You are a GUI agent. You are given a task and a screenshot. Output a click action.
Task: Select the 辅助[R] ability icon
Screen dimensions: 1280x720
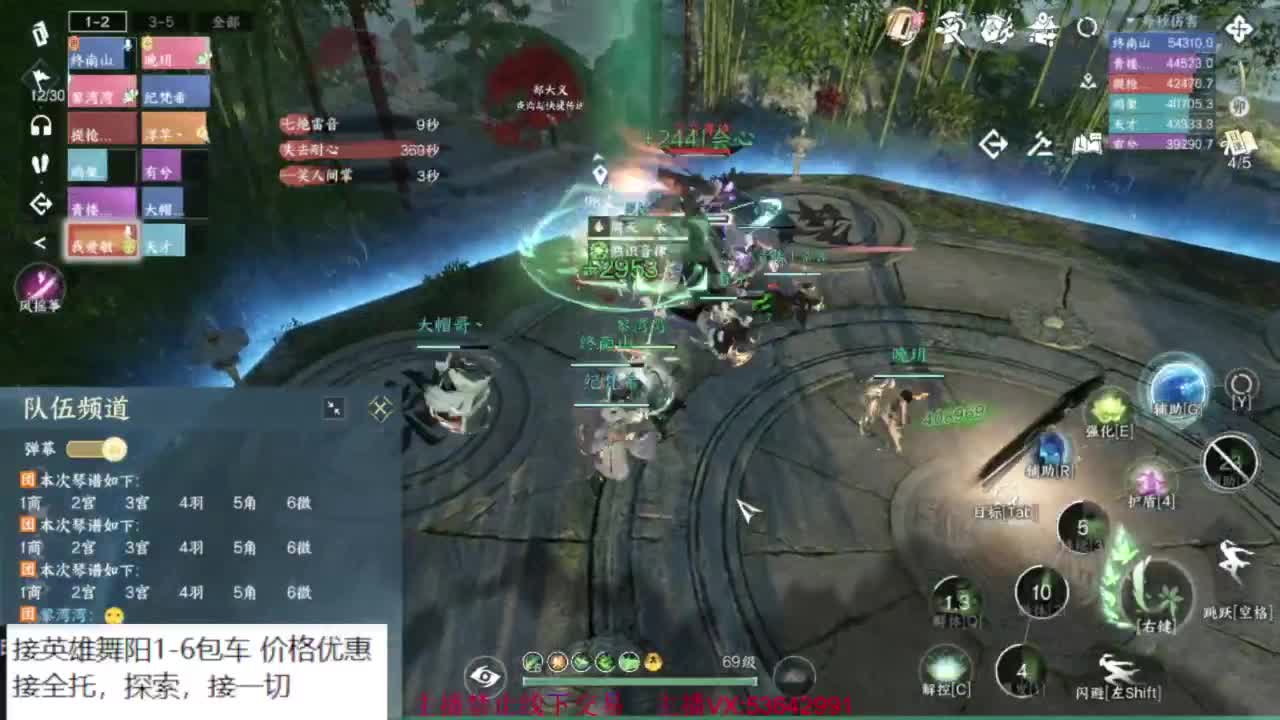pyautogui.click(x=1048, y=450)
